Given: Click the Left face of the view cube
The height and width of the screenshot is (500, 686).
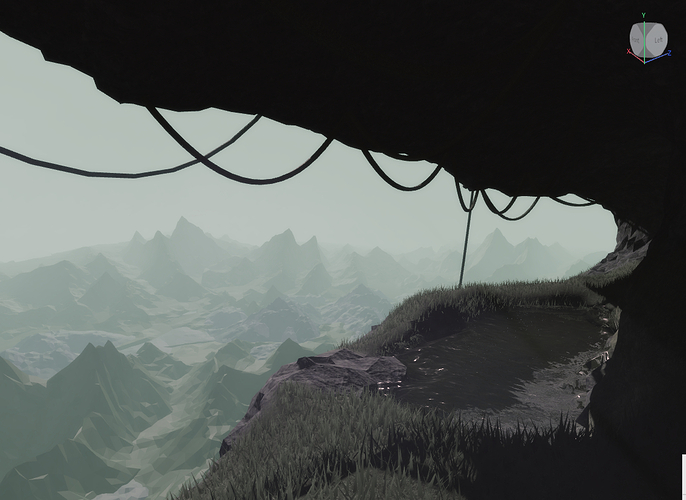Looking at the screenshot, I should coord(657,41).
